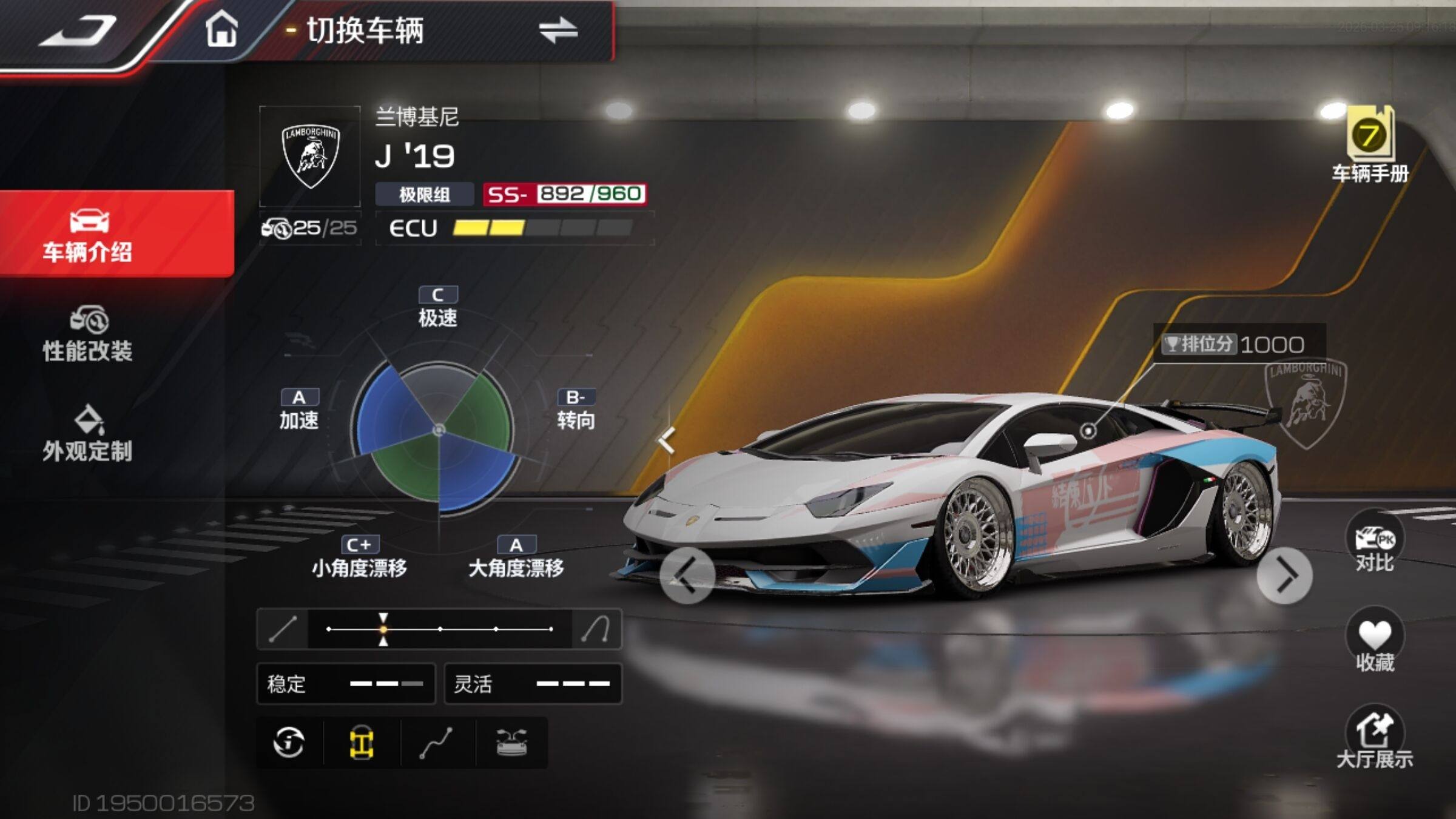Click the Lamborghini brand logo badge
1456x819 pixels.
310,157
